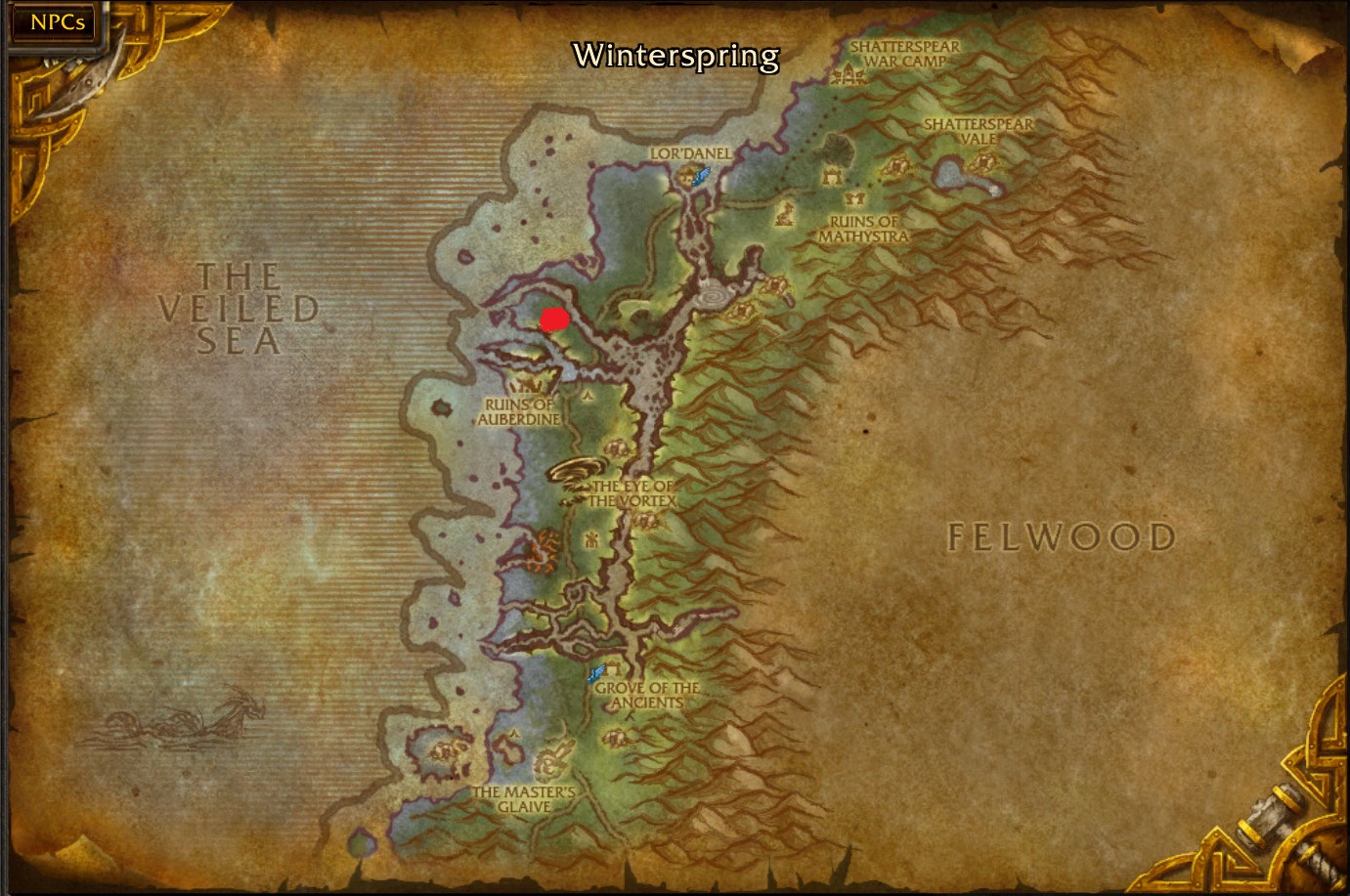Open the NPCs panel

(x=54, y=21)
